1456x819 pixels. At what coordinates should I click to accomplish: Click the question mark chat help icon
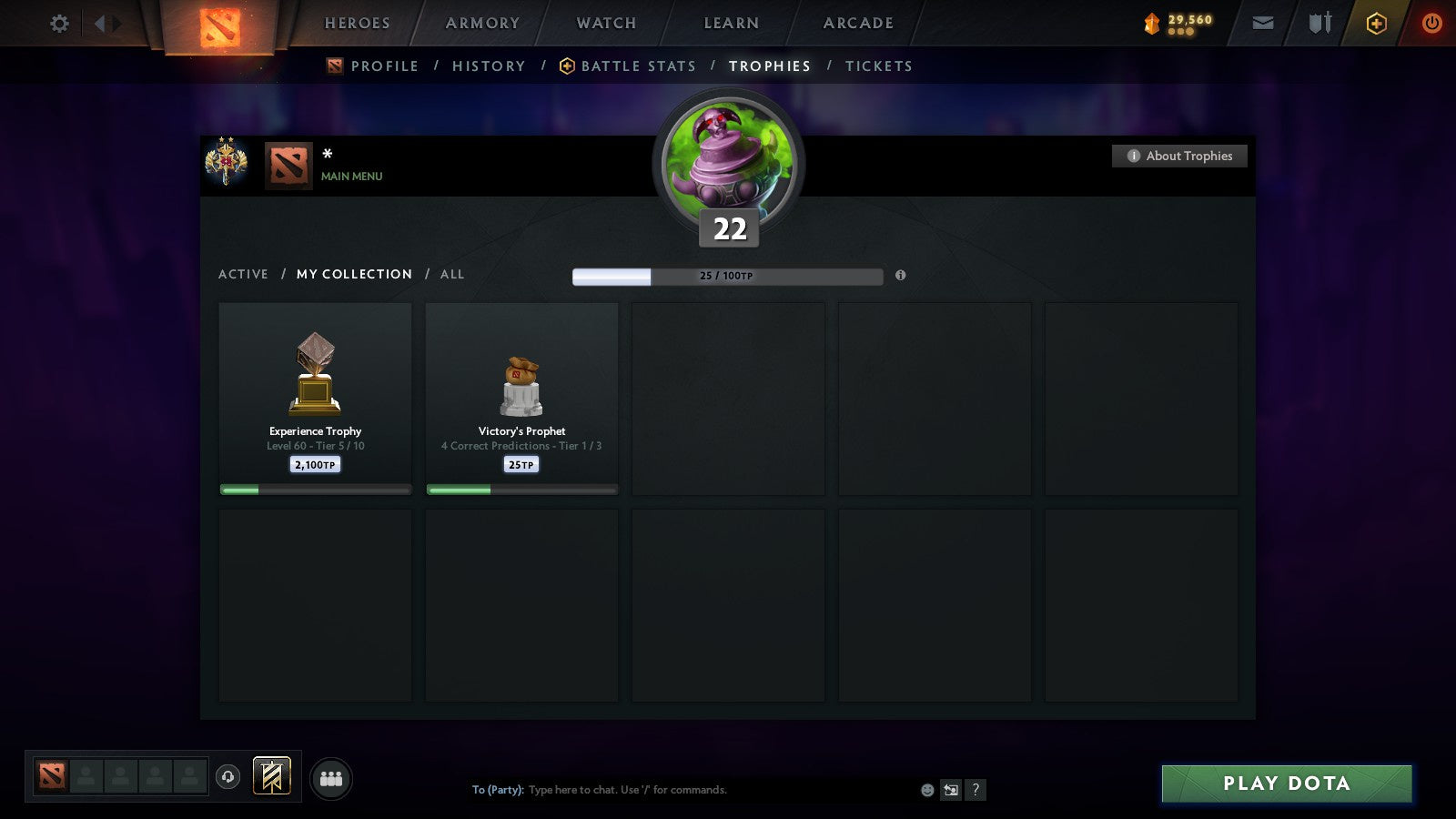click(976, 790)
